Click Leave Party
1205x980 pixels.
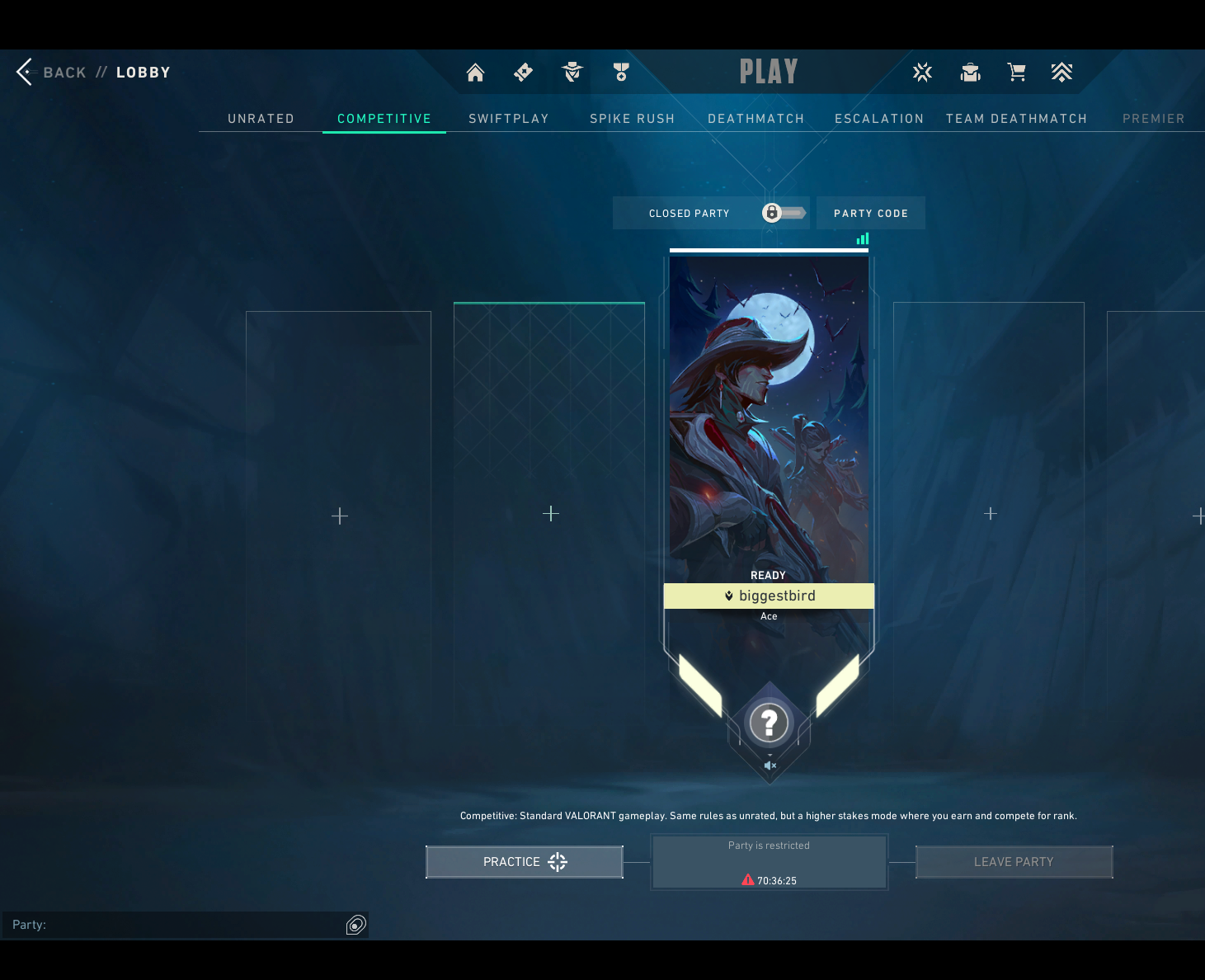pos(1014,861)
